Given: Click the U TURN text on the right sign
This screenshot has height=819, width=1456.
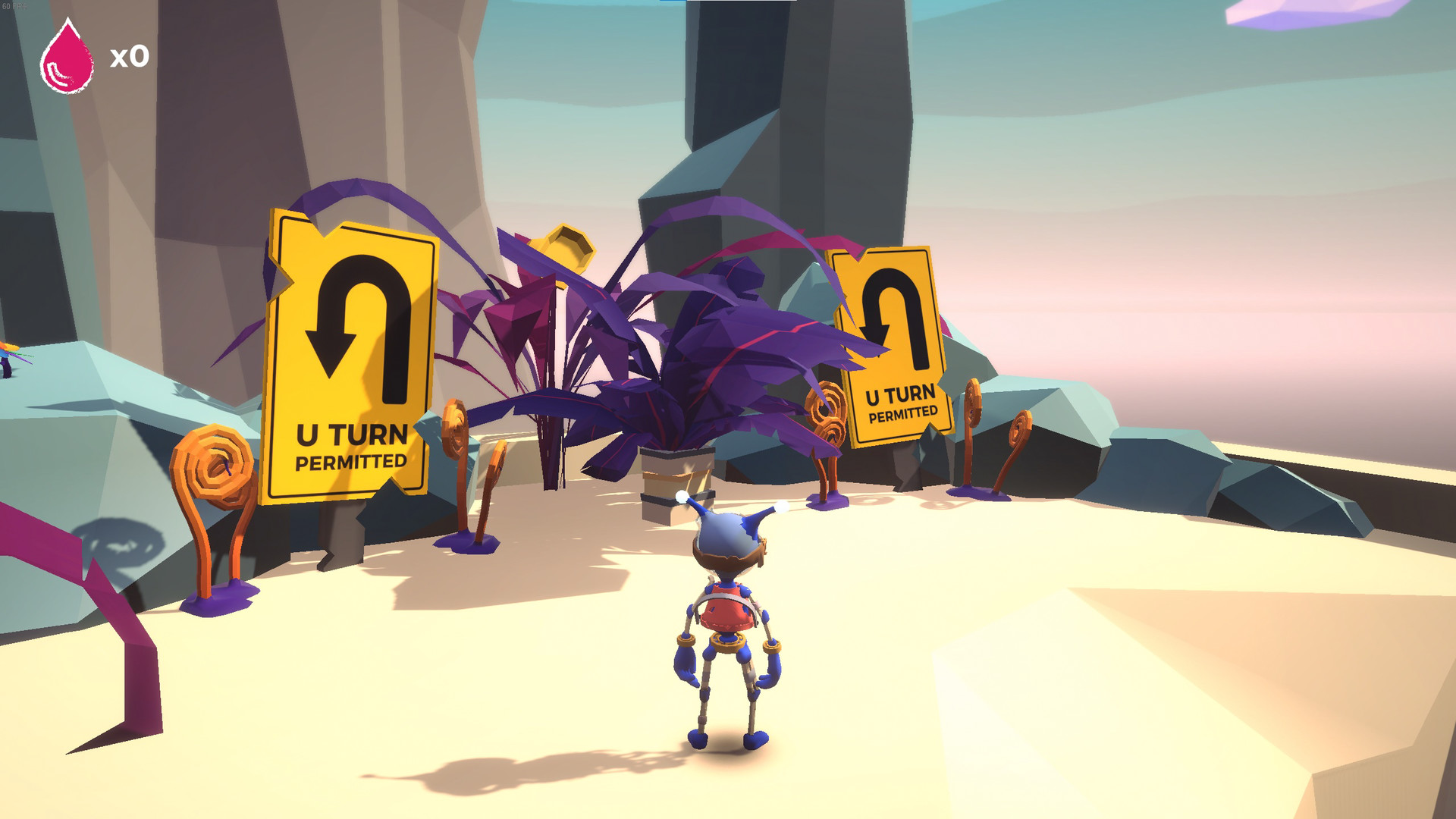Looking at the screenshot, I should [901, 394].
